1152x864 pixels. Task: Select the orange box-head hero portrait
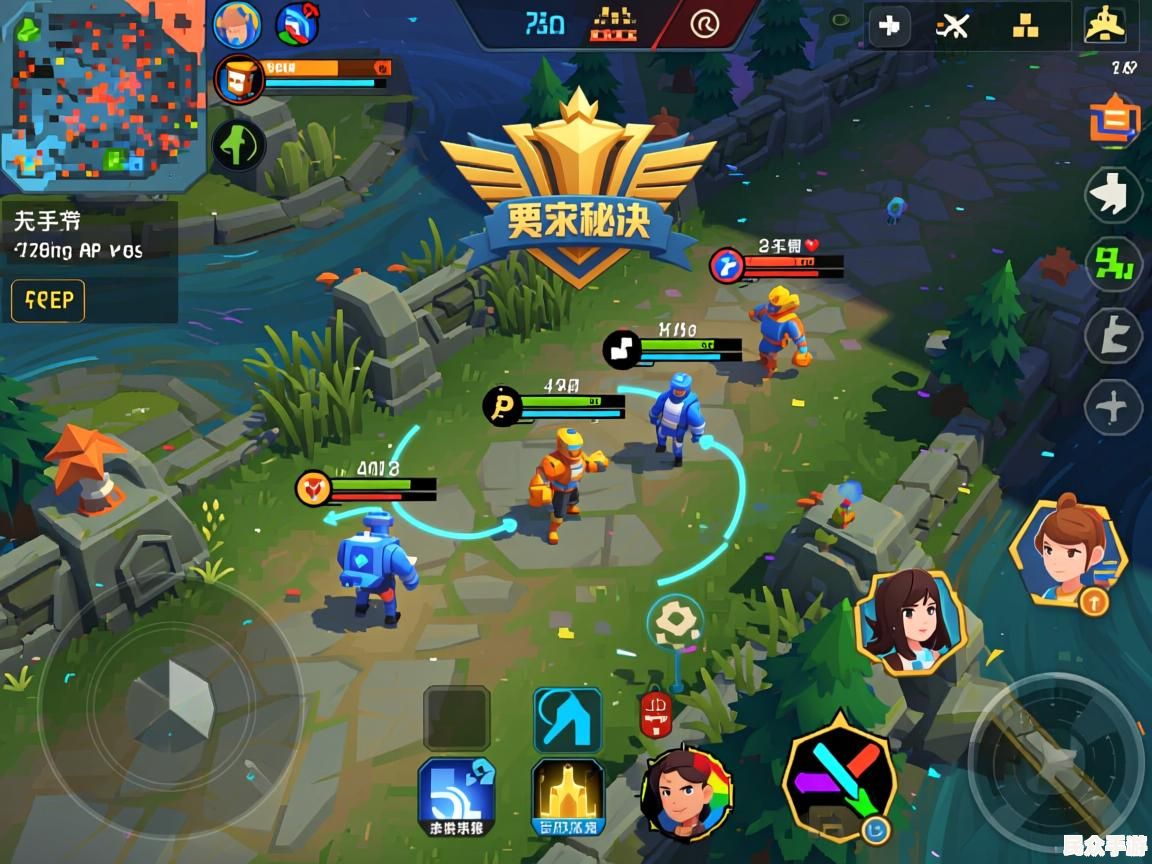tap(238, 80)
